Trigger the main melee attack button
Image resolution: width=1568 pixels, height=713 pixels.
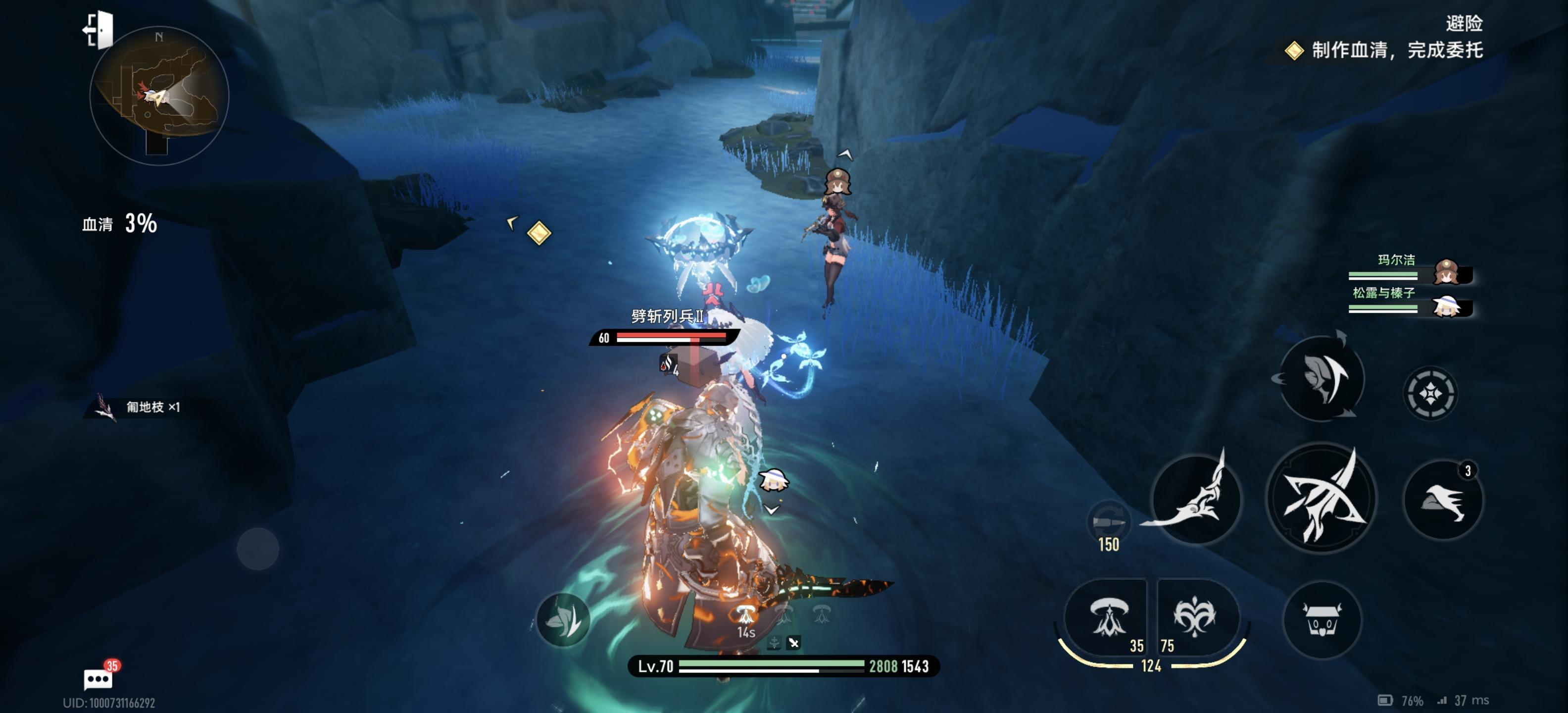[x=1321, y=498]
